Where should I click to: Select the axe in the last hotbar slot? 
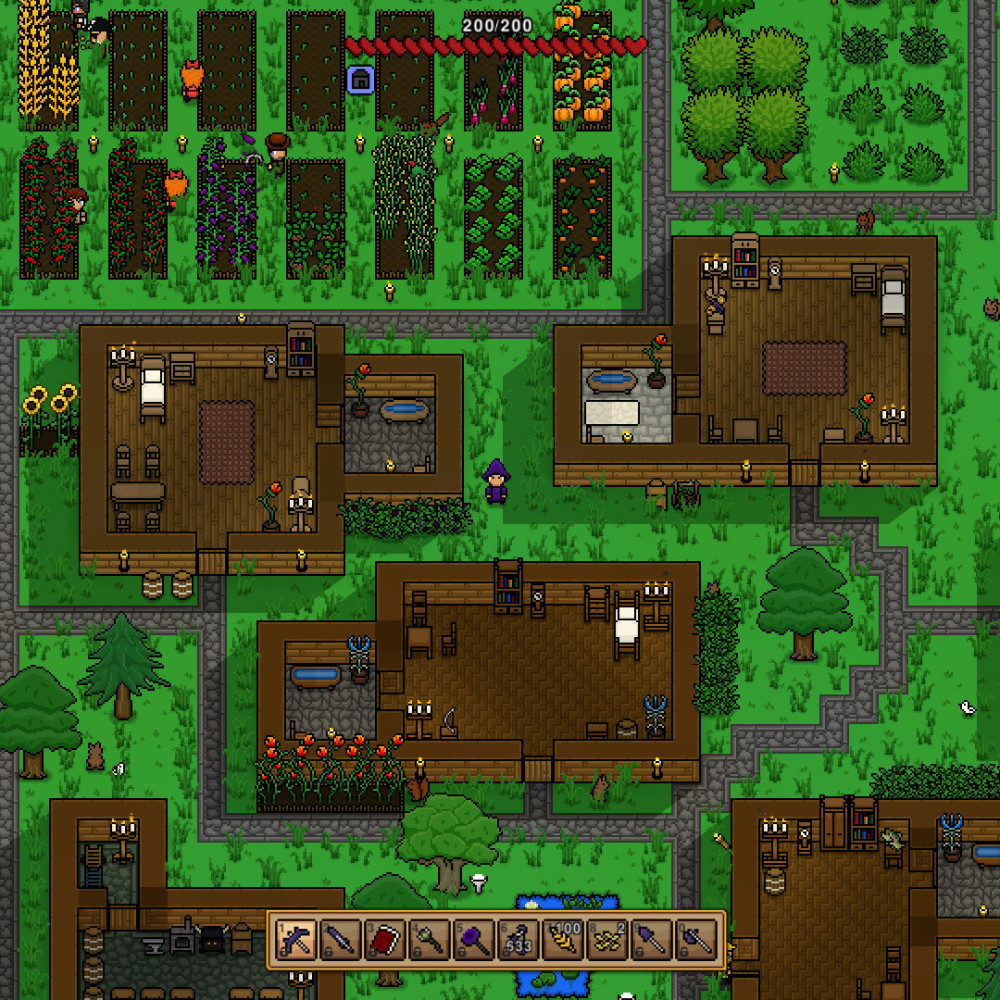696,940
